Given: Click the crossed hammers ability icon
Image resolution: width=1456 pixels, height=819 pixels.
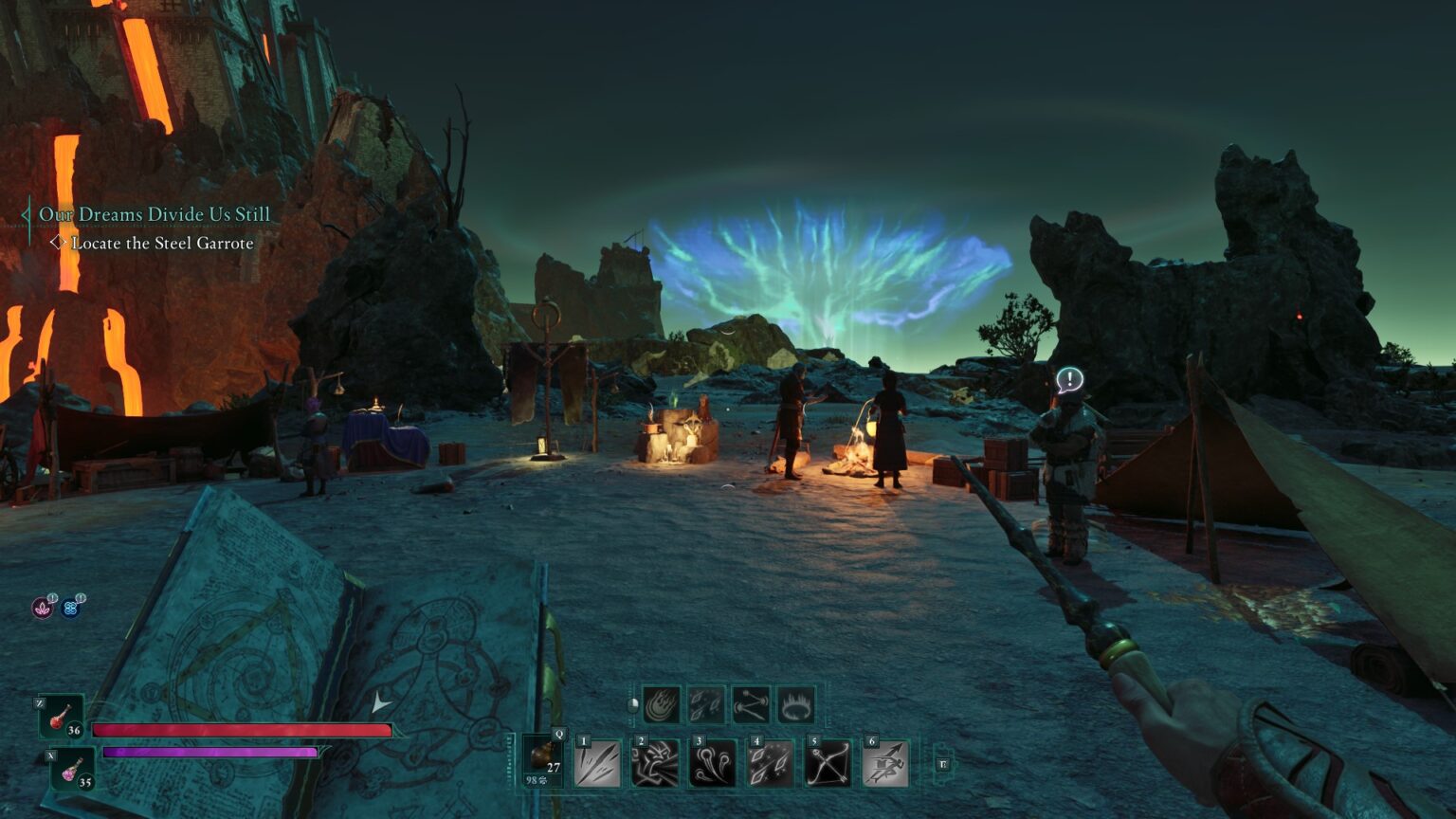Looking at the screenshot, I should (x=749, y=706).
